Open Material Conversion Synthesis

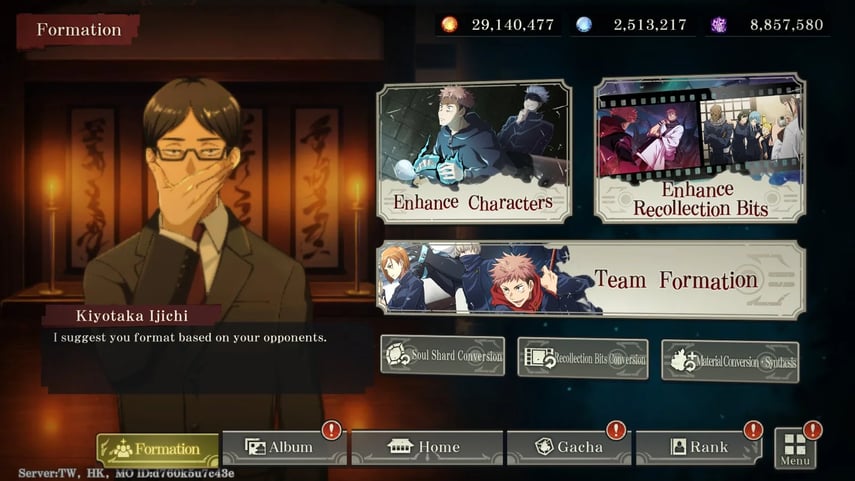(x=729, y=361)
